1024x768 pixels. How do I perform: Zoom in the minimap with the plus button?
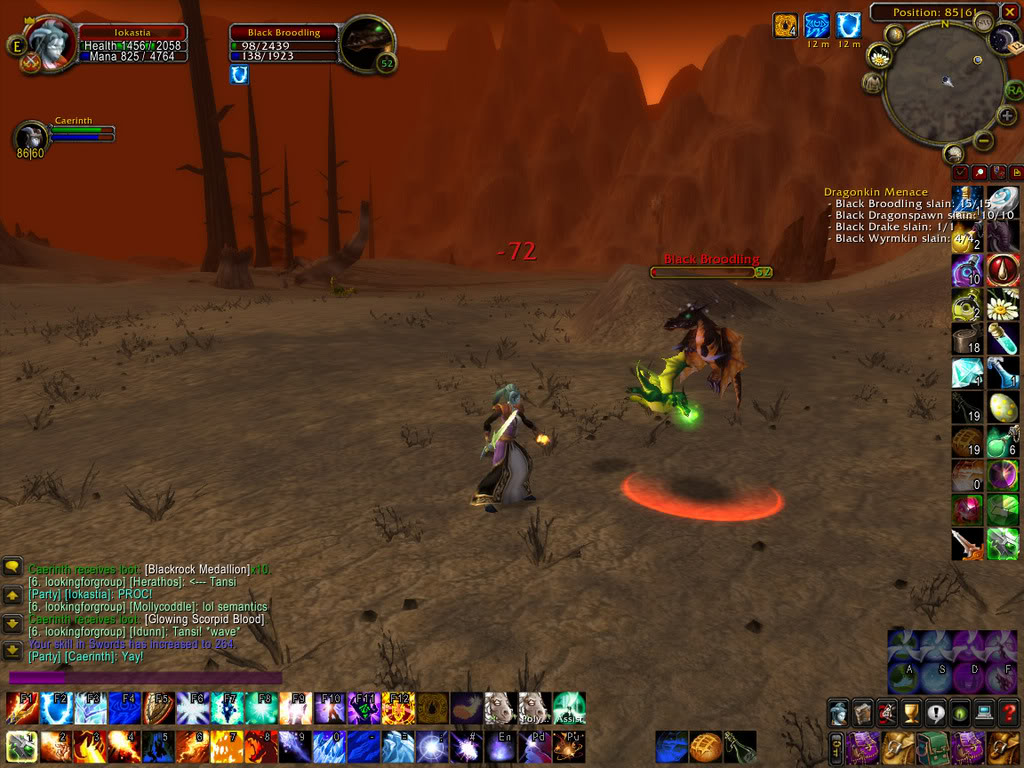point(1007,116)
